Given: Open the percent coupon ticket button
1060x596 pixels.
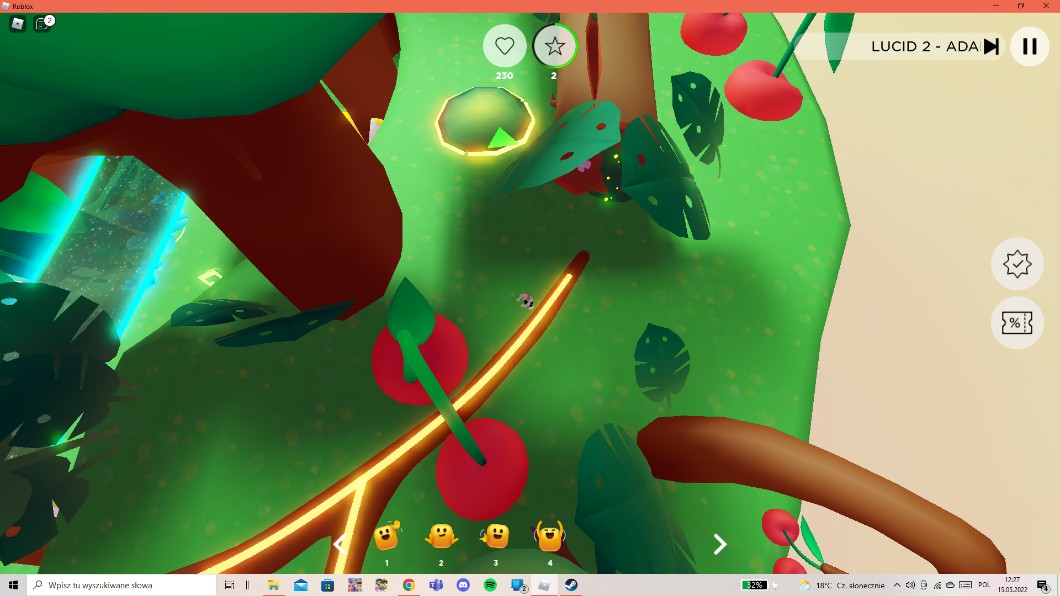Looking at the screenshot, I should (x=1017, y=323).
